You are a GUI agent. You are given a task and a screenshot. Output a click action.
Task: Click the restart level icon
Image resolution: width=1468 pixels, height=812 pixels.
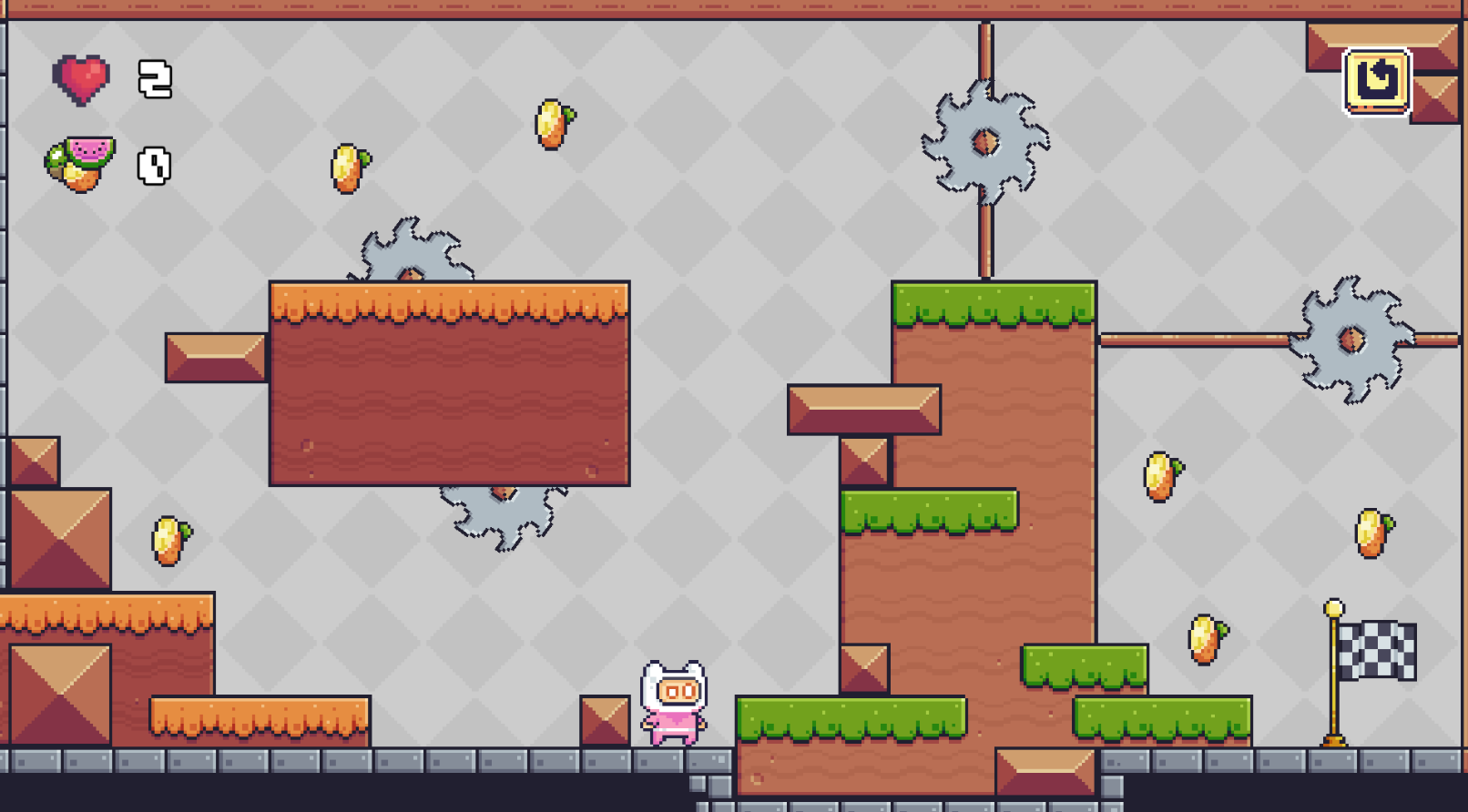(1375, 81)
